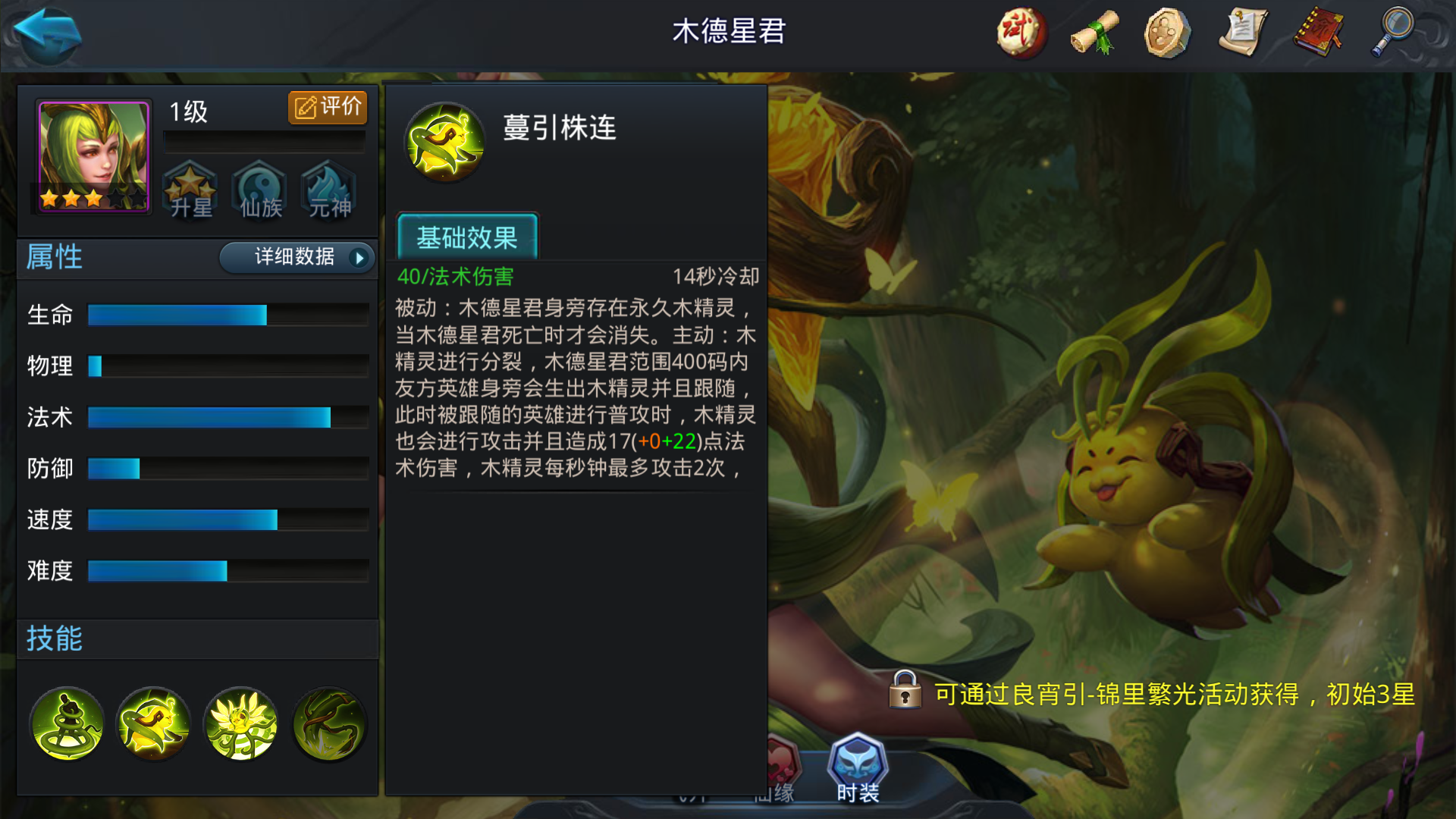The height and width of the screenshot is (819, 1456).
Task: Open the 基础效果 effect section
Action: 467,237
